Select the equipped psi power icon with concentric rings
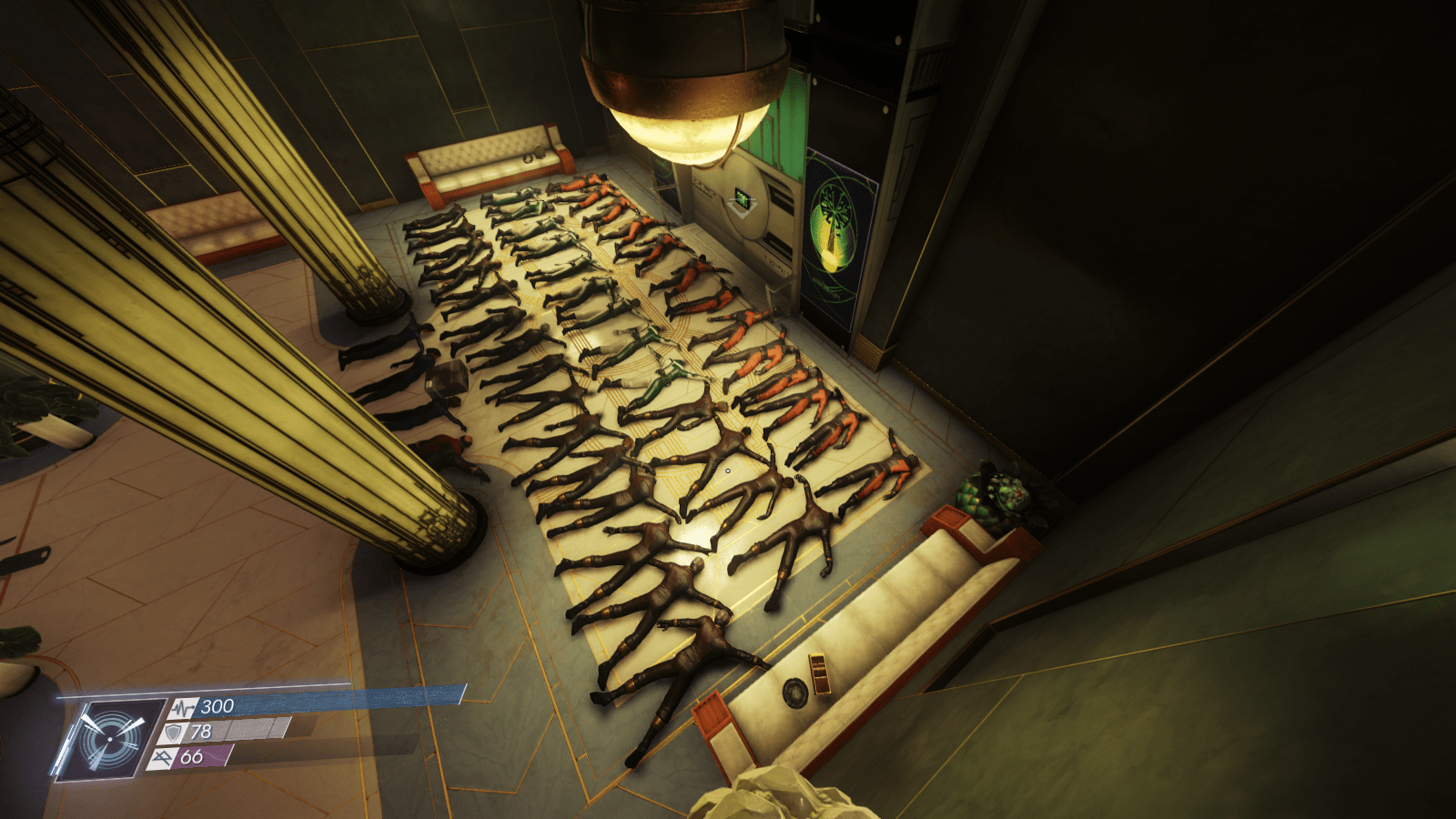The image size is (1456, 819). coord(110,738)
